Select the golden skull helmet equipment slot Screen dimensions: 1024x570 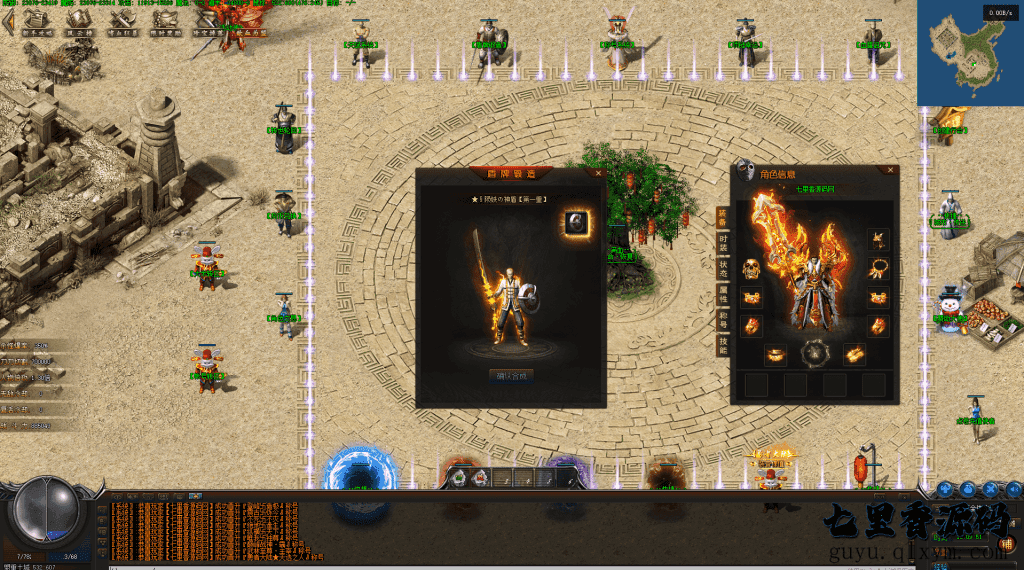751,269
